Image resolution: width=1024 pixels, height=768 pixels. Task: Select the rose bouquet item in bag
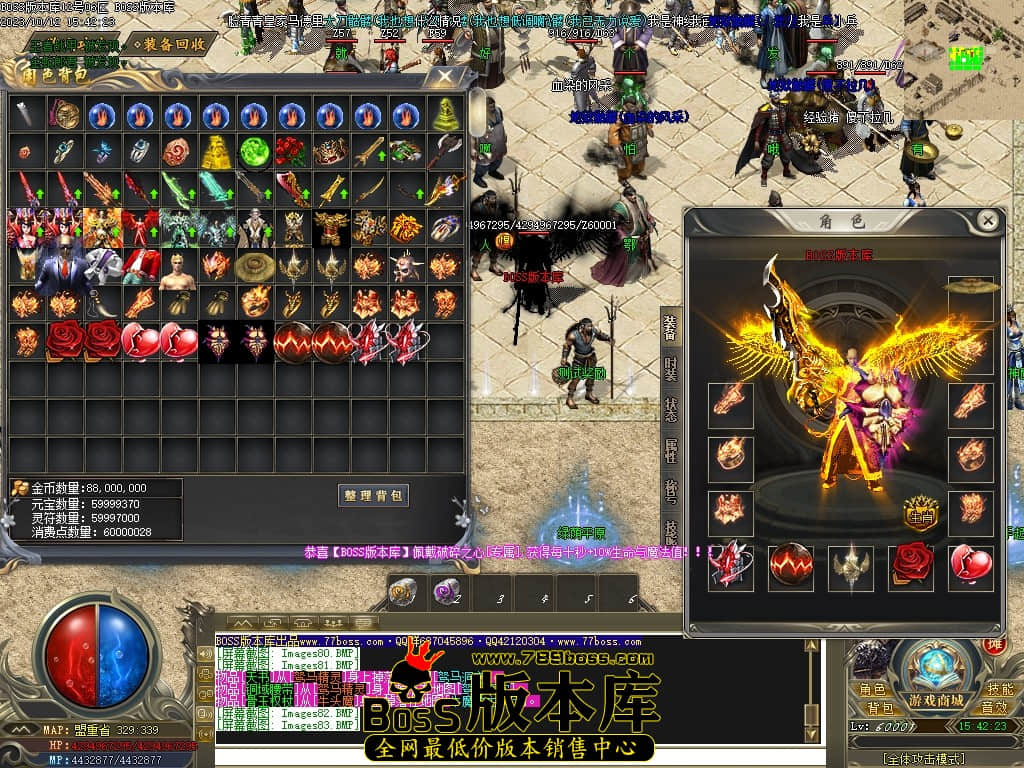(292, 152)
